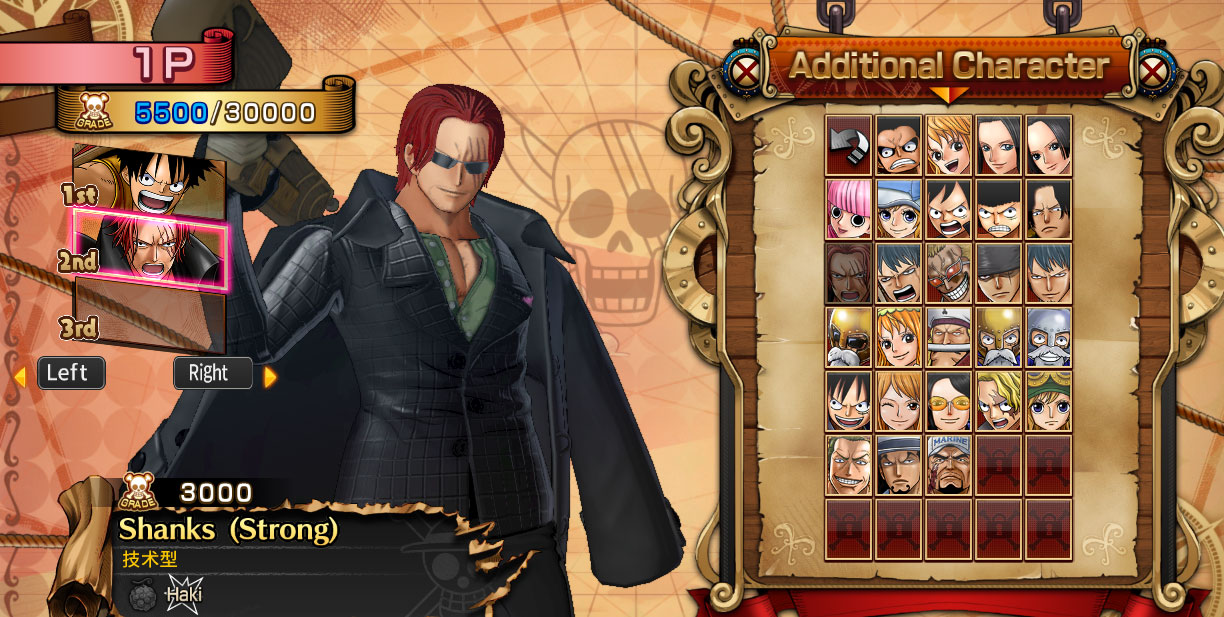Choose the winking Nami portrait
The width and height of the screenshot is (1224, 617).
[898, 402]
